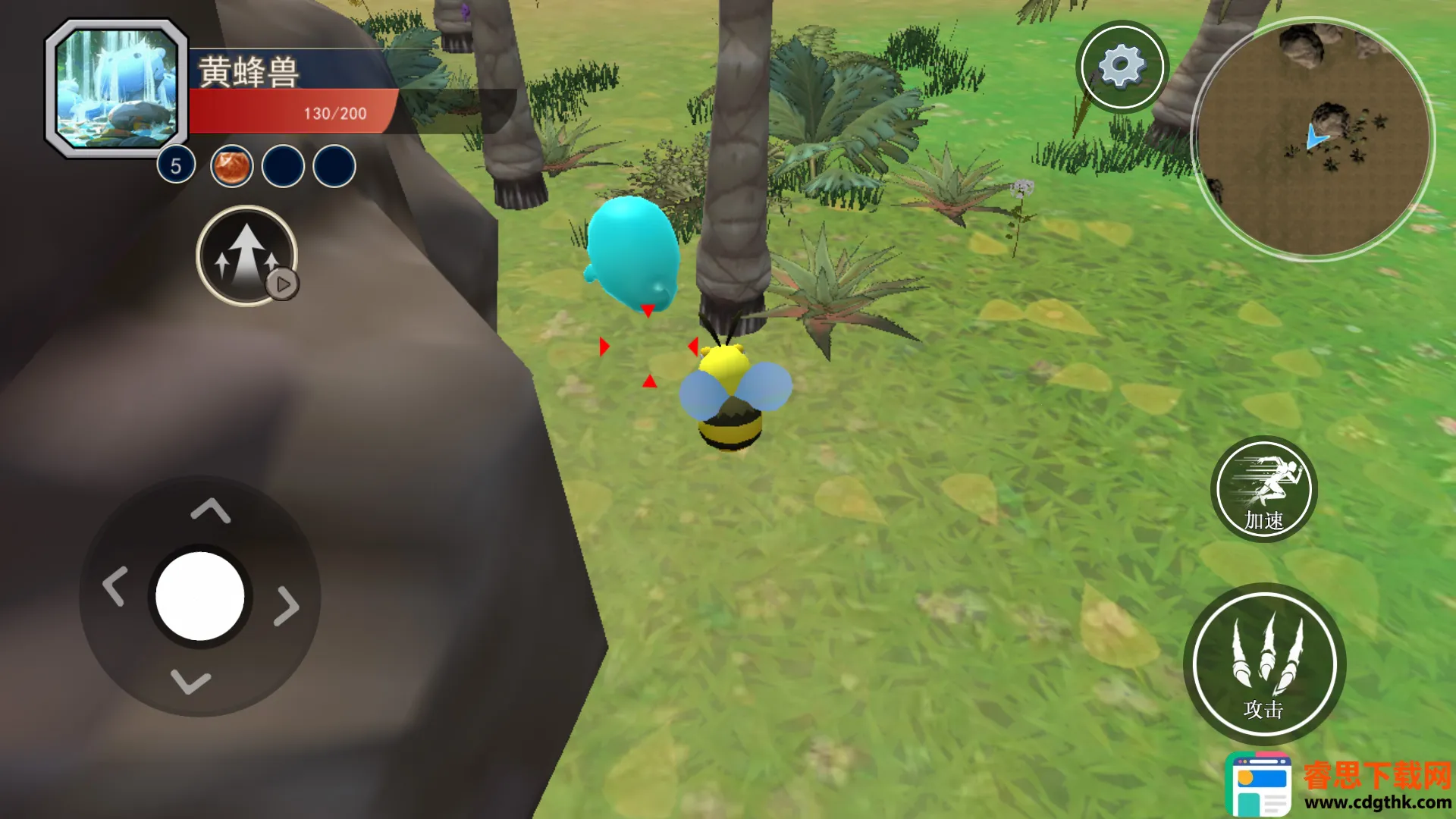Tap the joystick right arrow
Screen dimensions: 1456x819
pos(287,605)
